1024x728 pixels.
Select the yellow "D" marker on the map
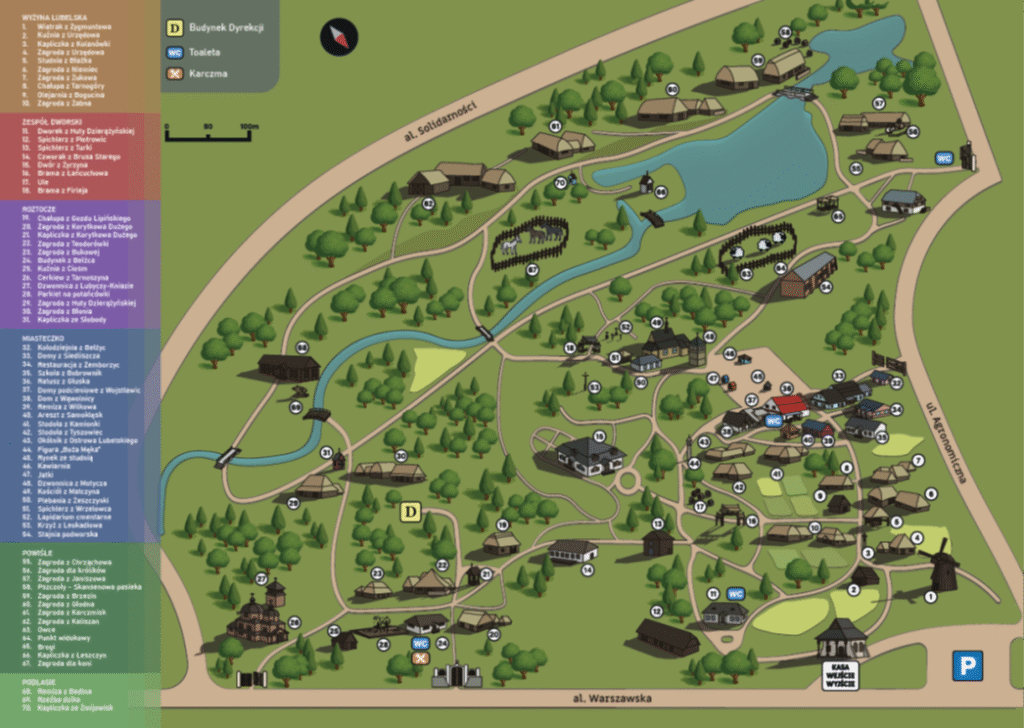pos(409,512)
